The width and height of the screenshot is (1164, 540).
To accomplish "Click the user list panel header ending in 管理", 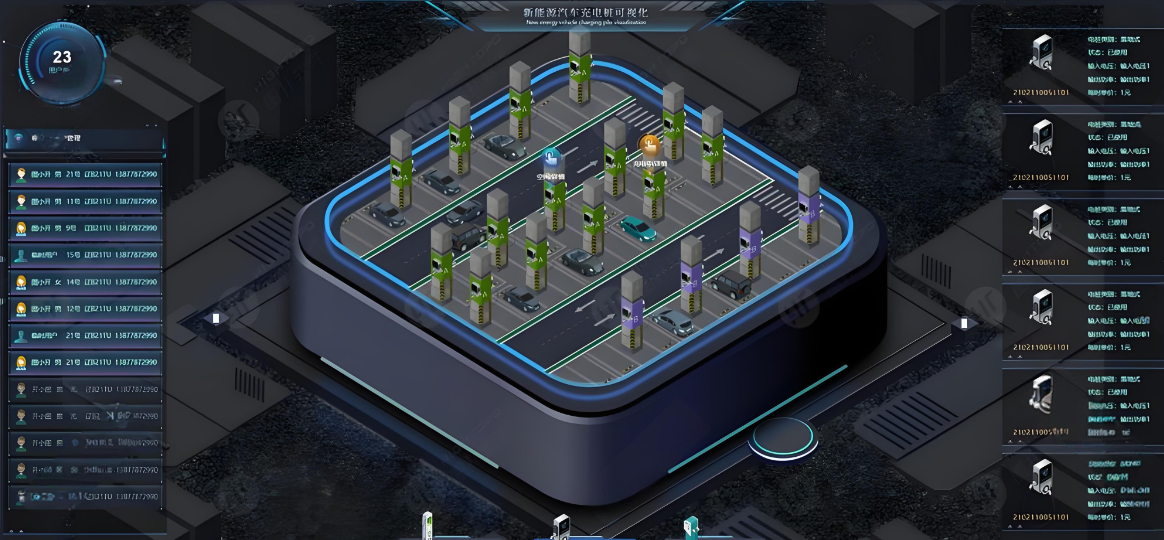I will click(84, 138).
